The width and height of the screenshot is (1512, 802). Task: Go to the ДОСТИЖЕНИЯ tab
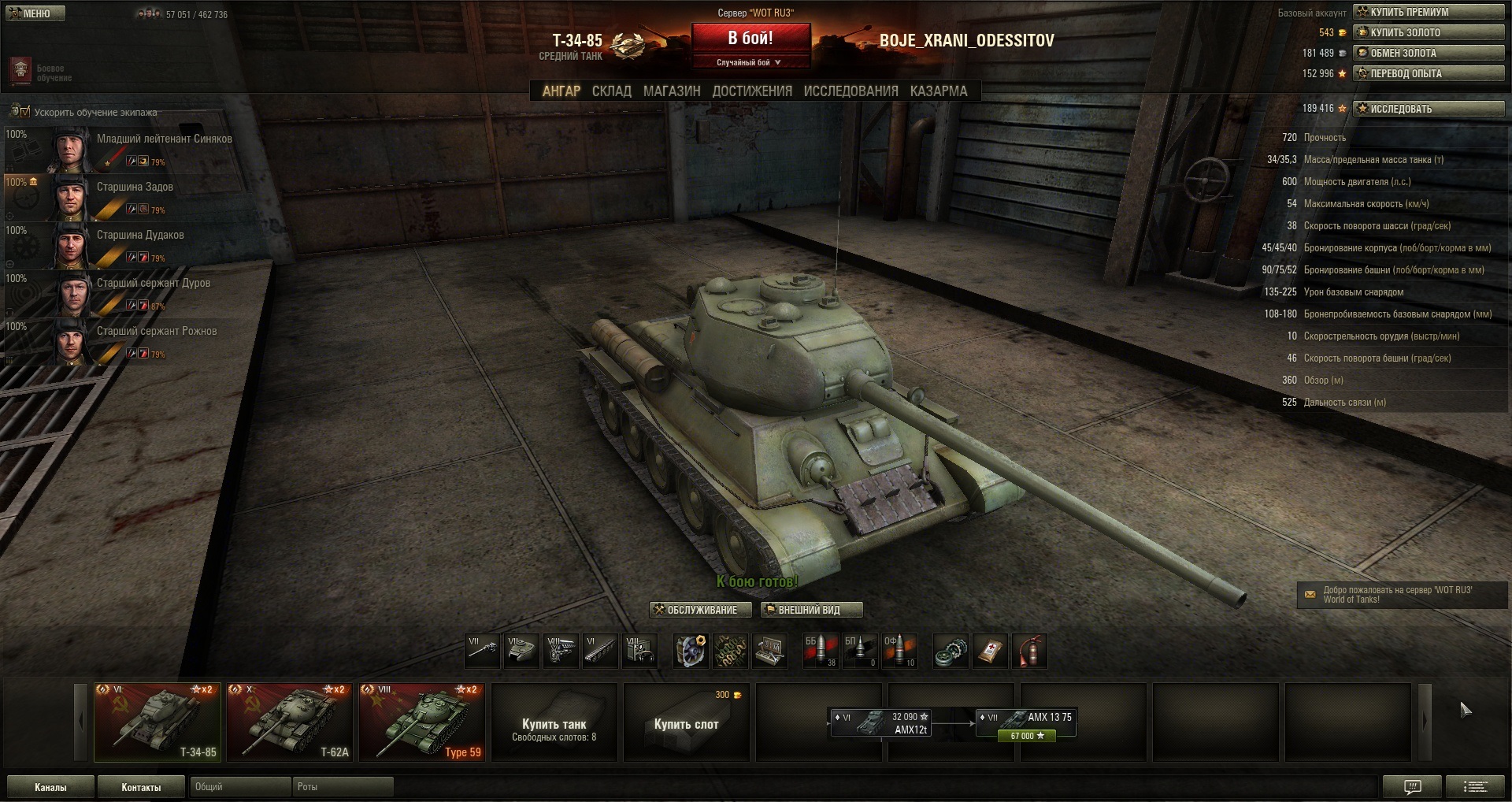click(x=751, y=91)
